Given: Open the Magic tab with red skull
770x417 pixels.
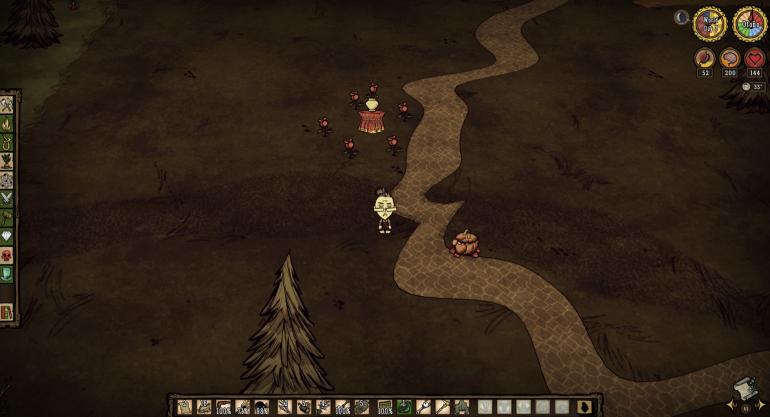Looking at the screenshot, I should point(7,256).
